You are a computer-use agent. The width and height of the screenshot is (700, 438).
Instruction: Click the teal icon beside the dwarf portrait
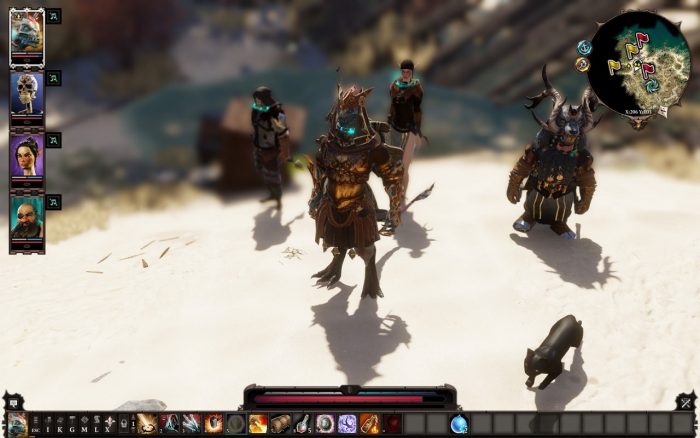pos(54,202)
